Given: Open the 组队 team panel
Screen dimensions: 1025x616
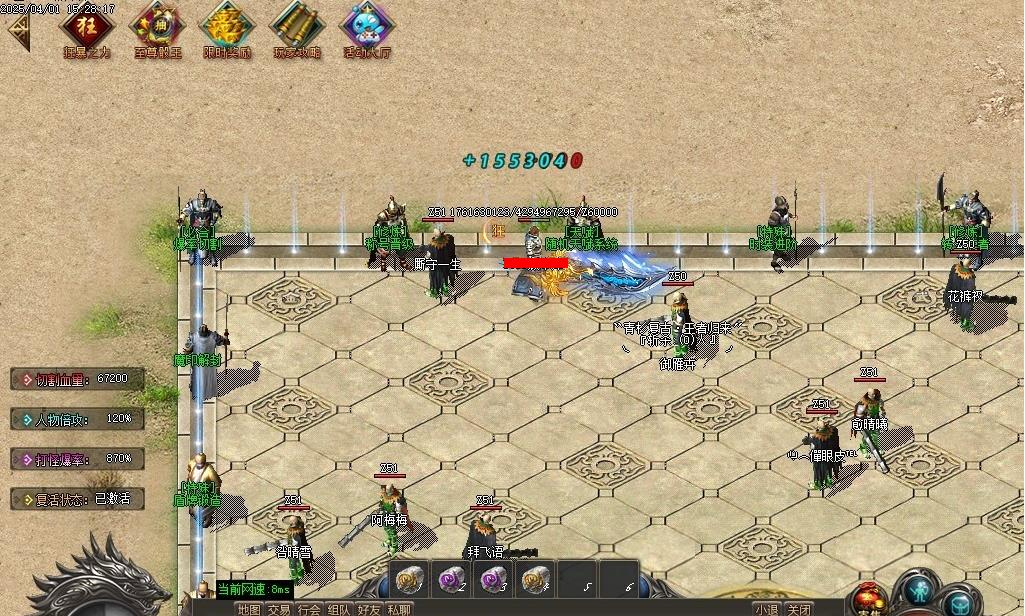Looking at the screenshot, I should click(x=339, y=609).
